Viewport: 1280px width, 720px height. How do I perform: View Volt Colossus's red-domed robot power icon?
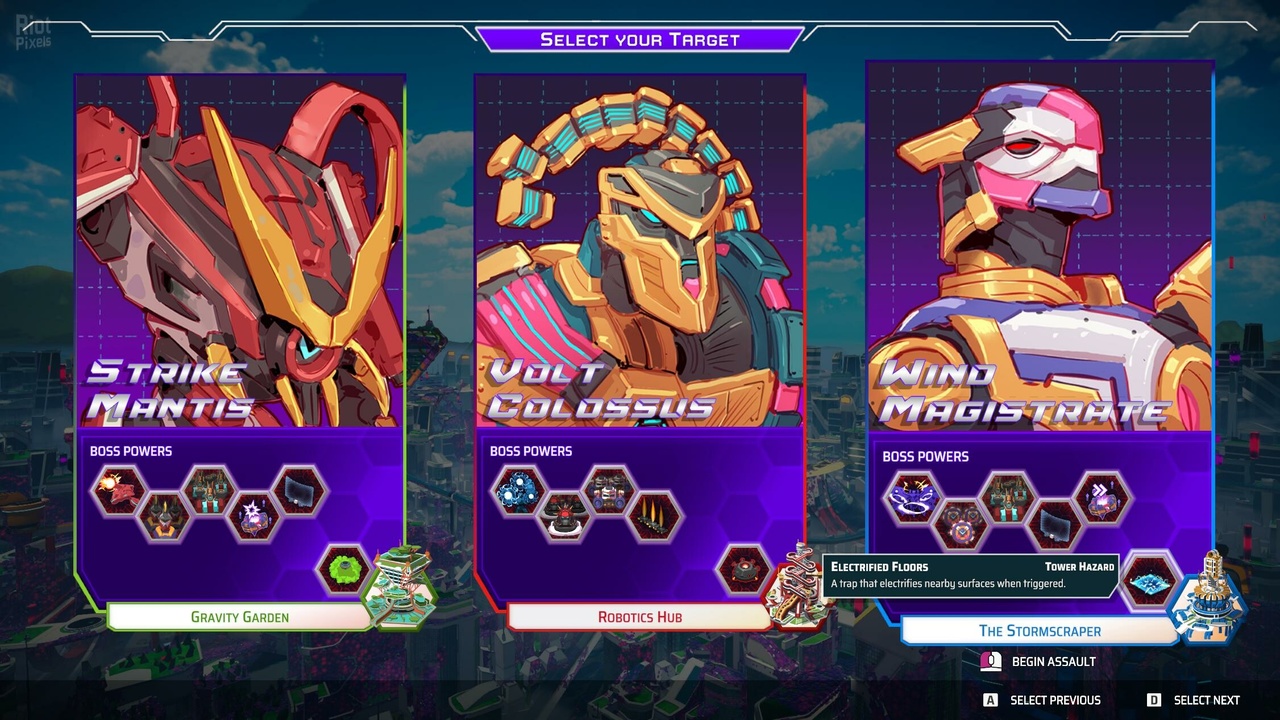tap(564, 516)
